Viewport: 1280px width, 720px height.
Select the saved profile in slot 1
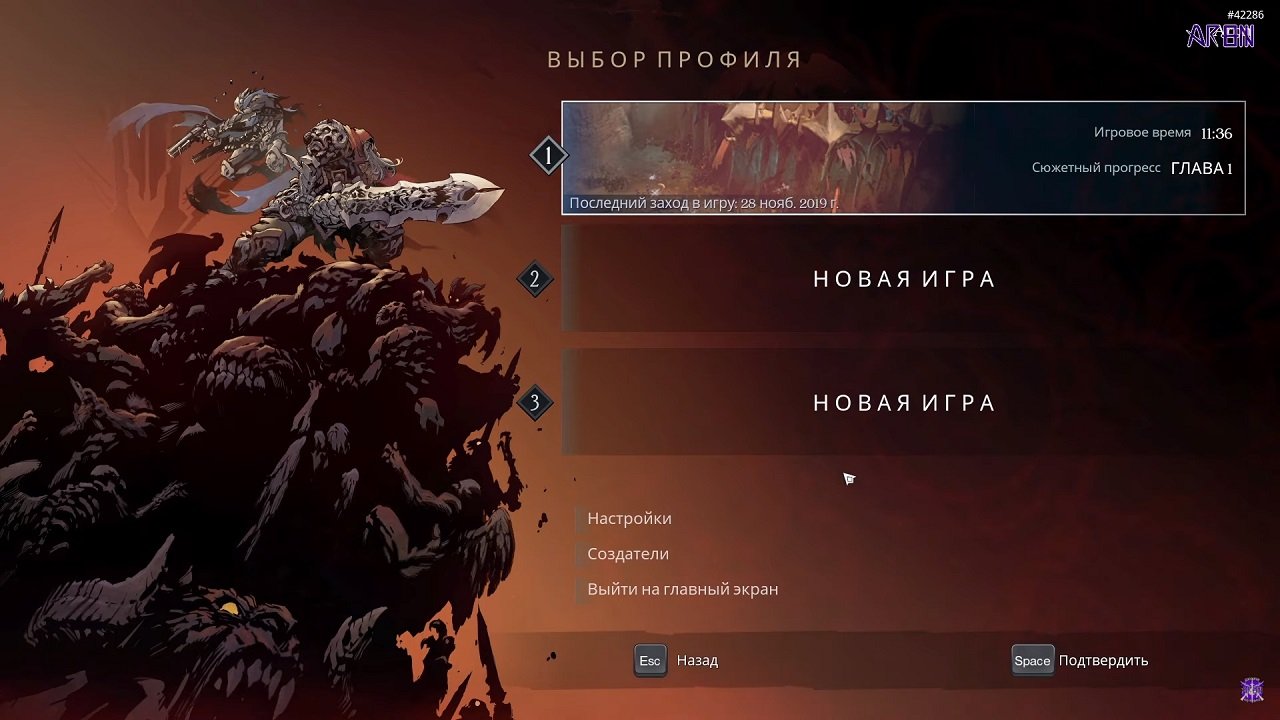[x=904, y=157]
